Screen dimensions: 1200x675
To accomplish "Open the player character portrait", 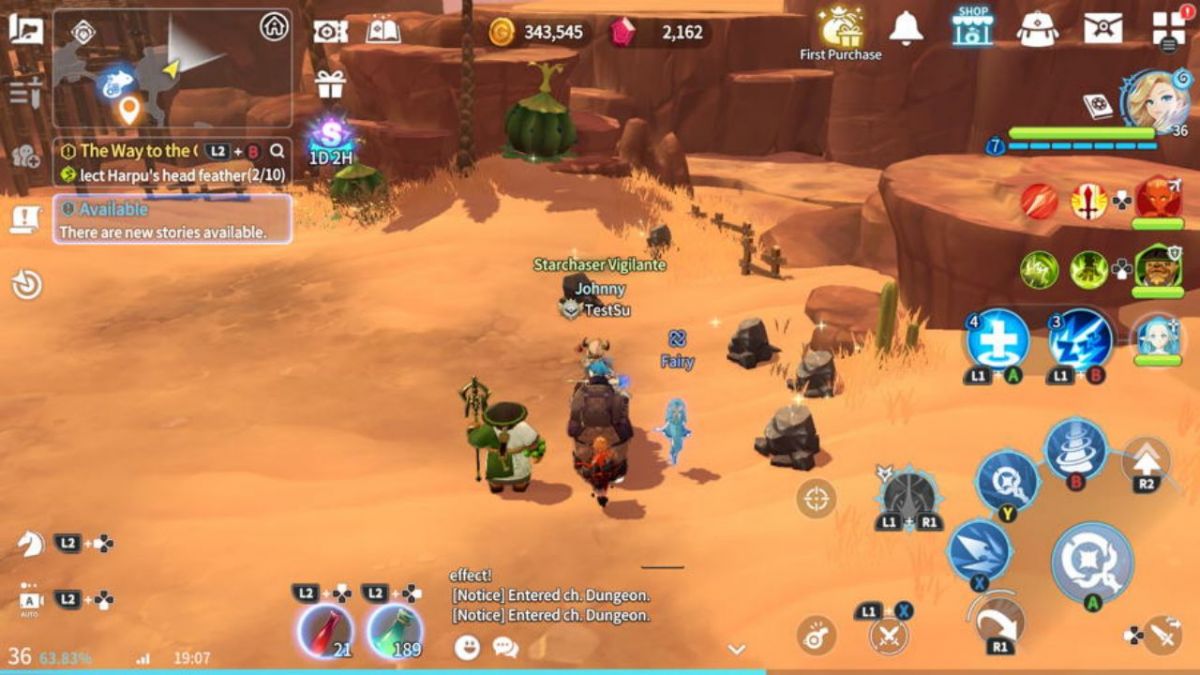I will click(1155, 100).
